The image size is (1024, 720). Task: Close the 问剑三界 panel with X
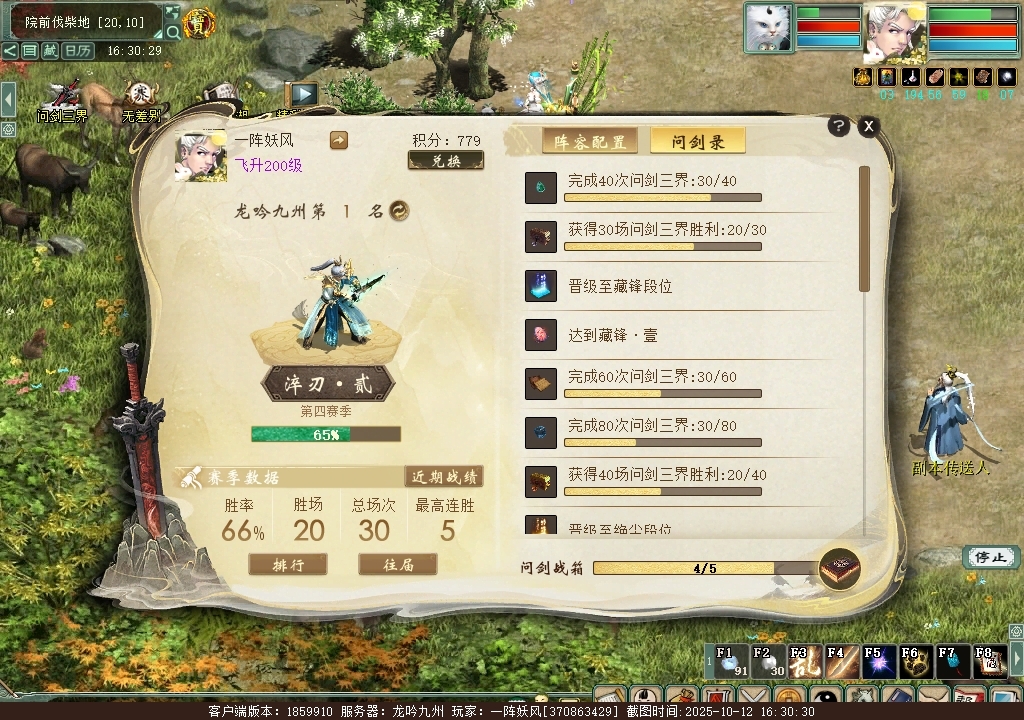point(869,126)
